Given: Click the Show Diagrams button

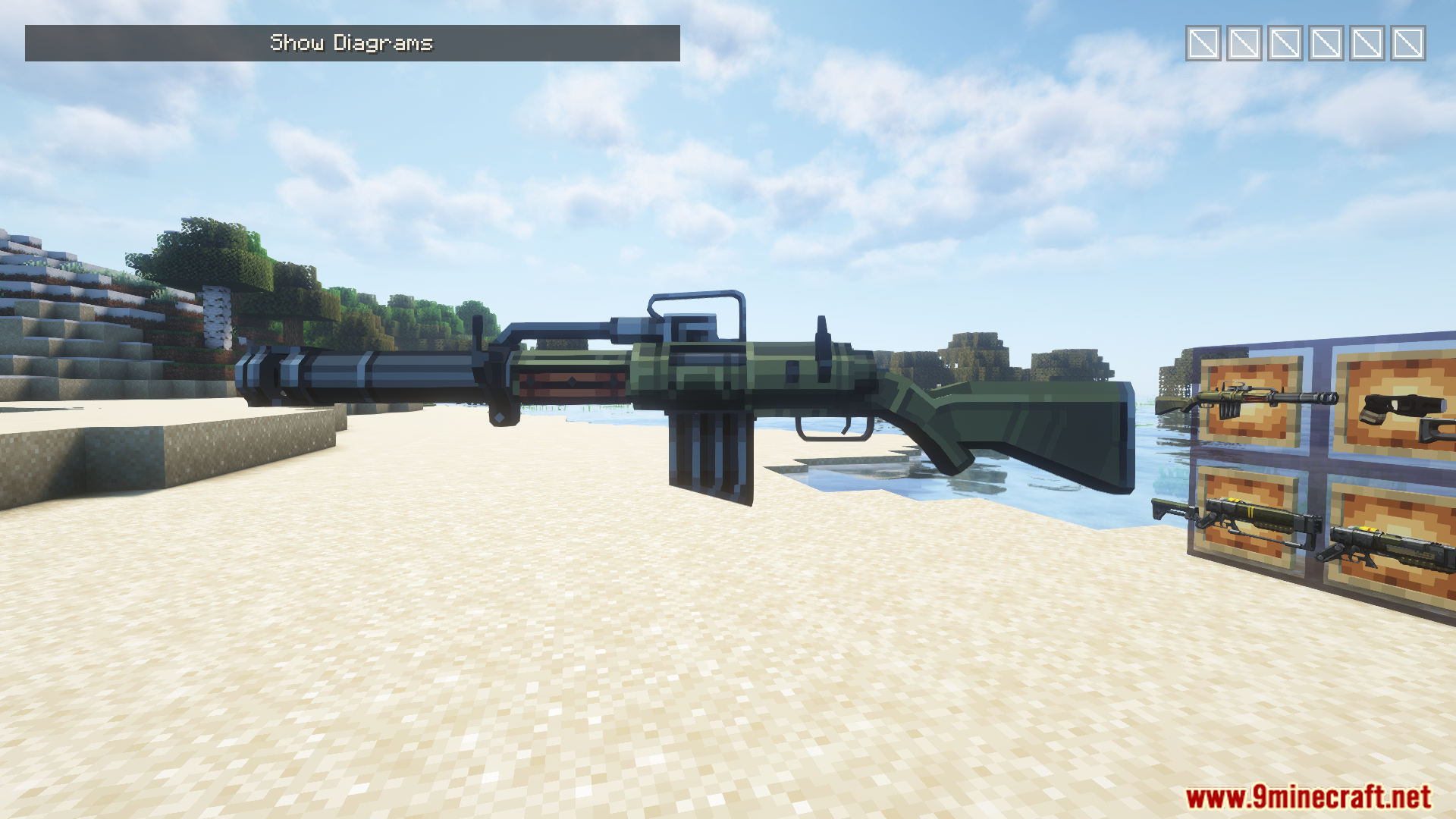Looking at the screenshot, I should click(352, 43).
